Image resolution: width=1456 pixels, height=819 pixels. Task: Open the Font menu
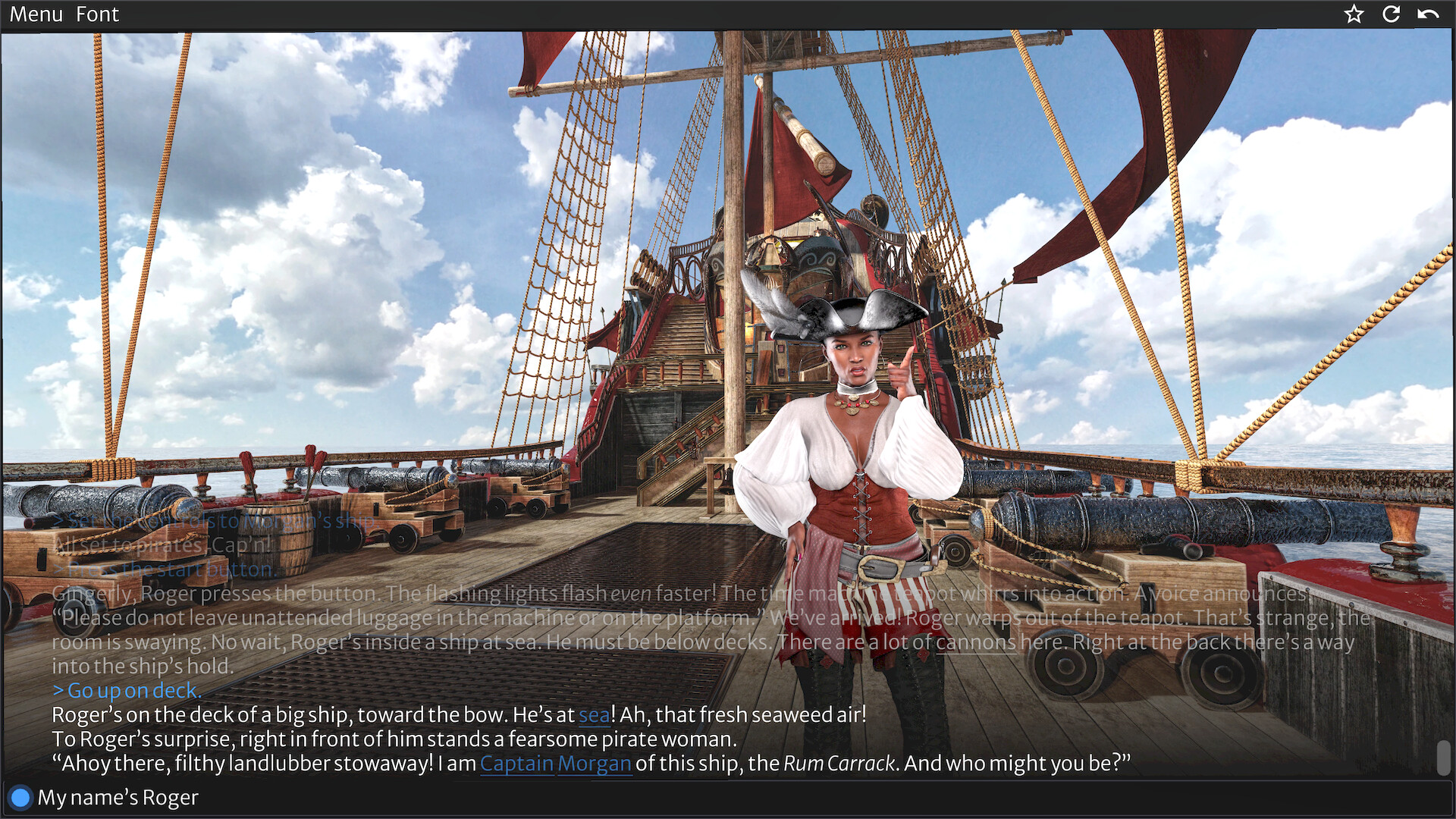click(97, 14)
